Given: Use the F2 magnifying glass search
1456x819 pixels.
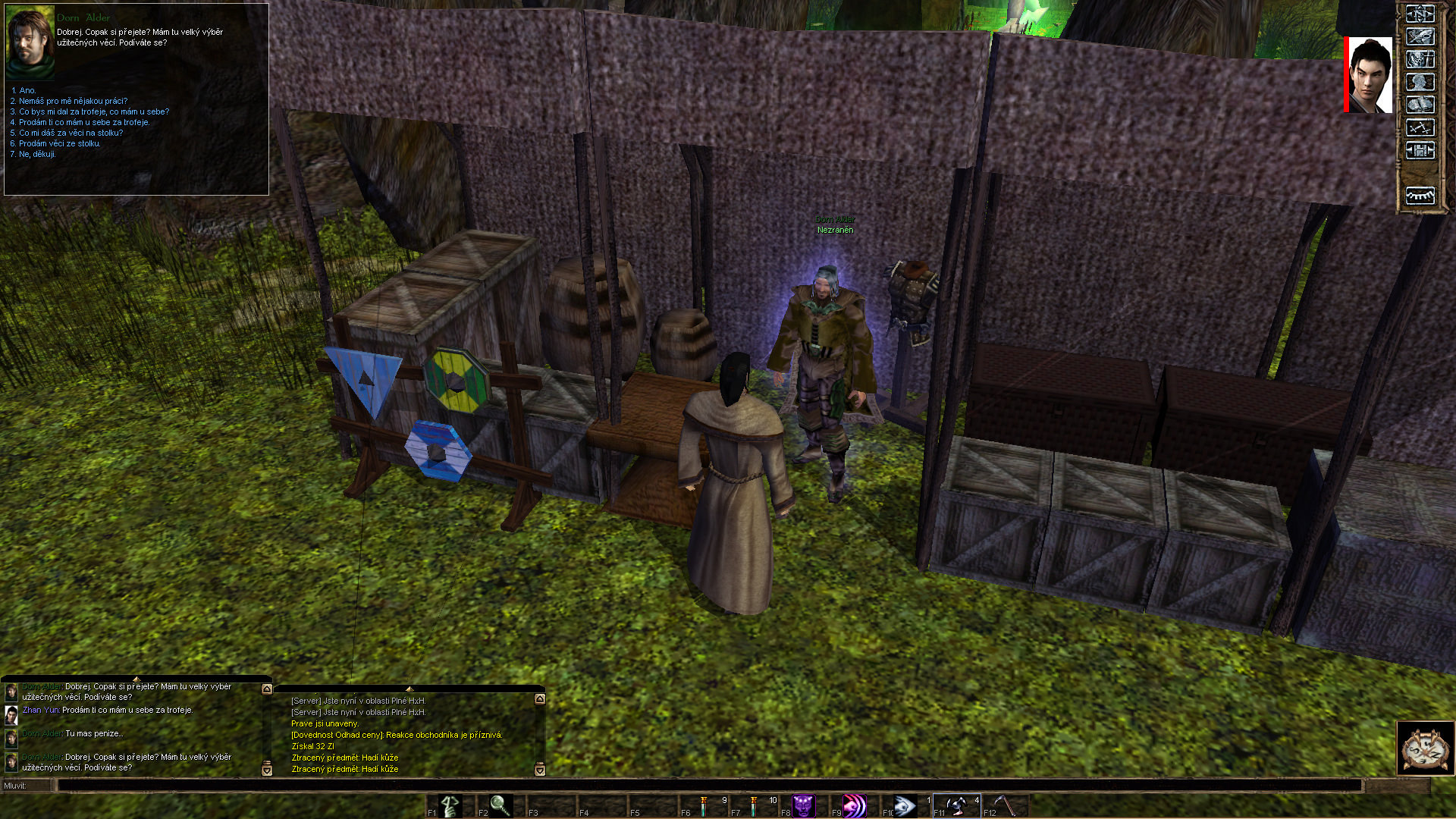Looking at the screenshot, I should (500, 805).
